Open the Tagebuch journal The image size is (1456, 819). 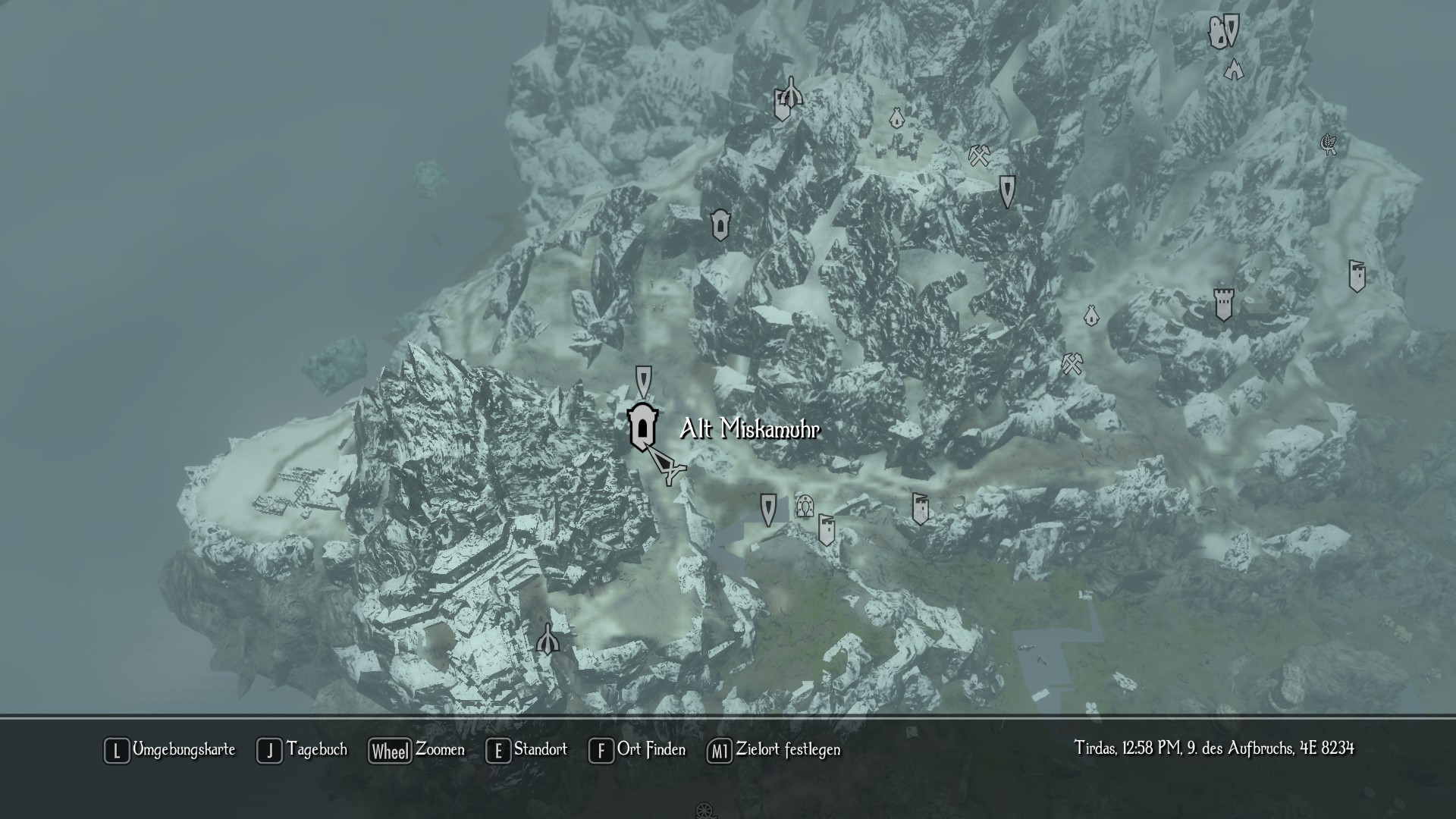pyautogui.click(x=302, y=750)
